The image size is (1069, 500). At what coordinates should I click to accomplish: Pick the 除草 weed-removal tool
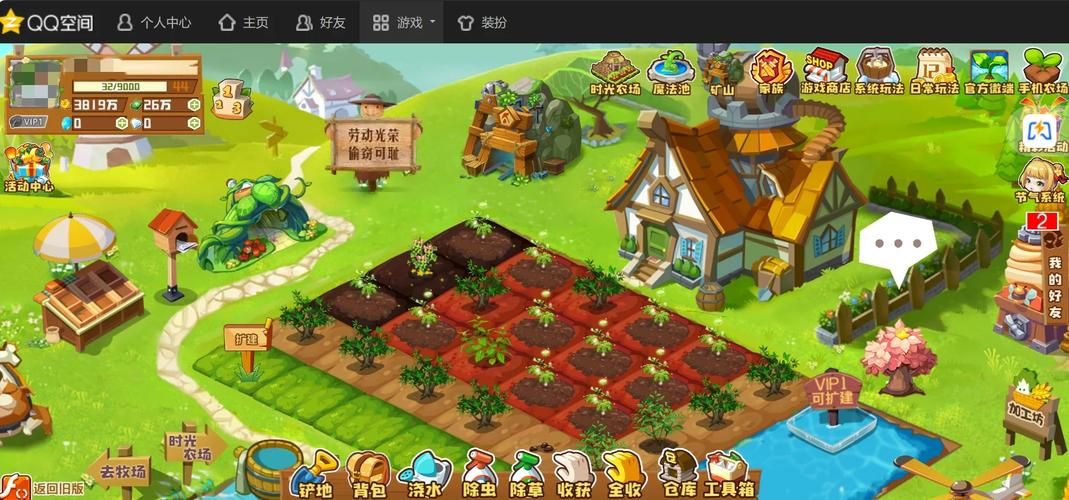[x=526, y=475]
